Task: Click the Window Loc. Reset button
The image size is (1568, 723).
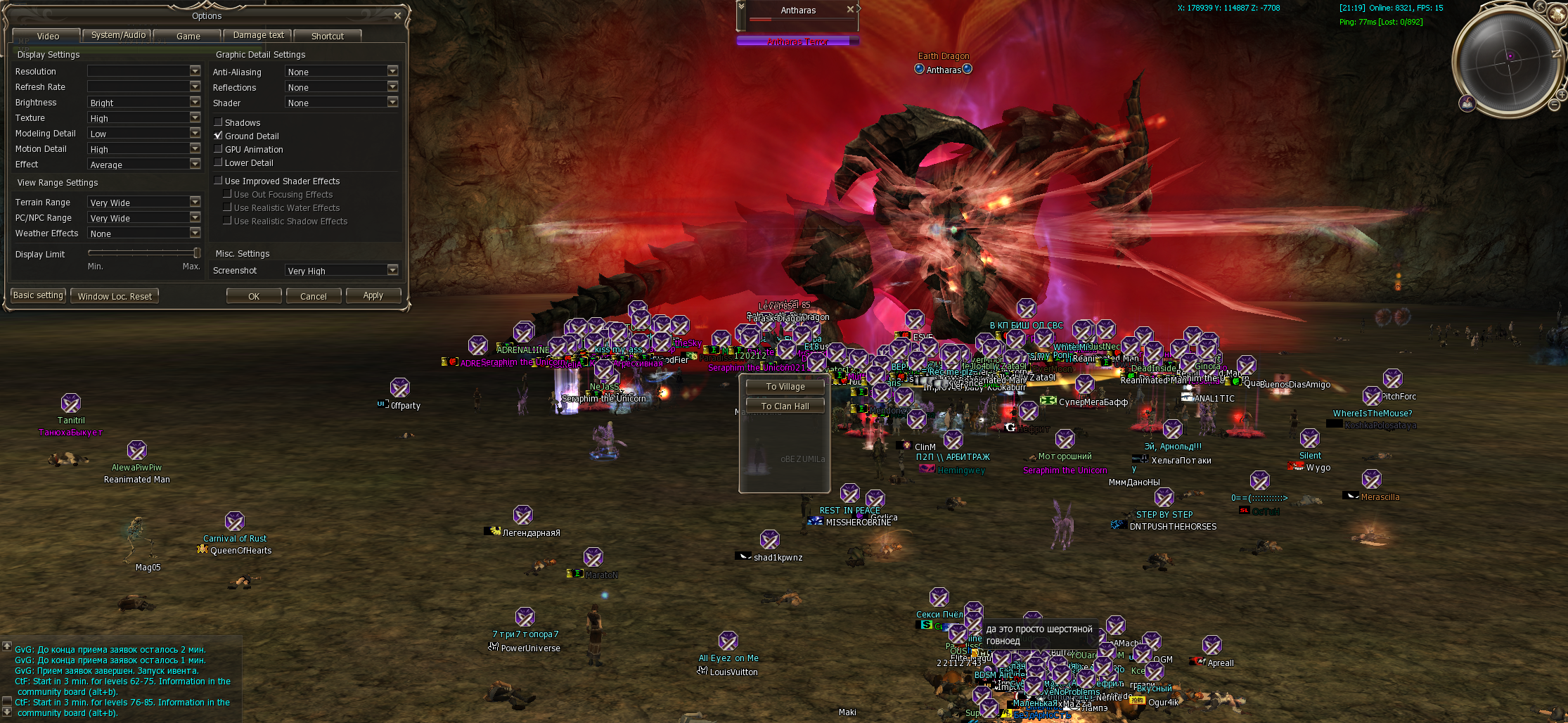Action: point(115,296)
